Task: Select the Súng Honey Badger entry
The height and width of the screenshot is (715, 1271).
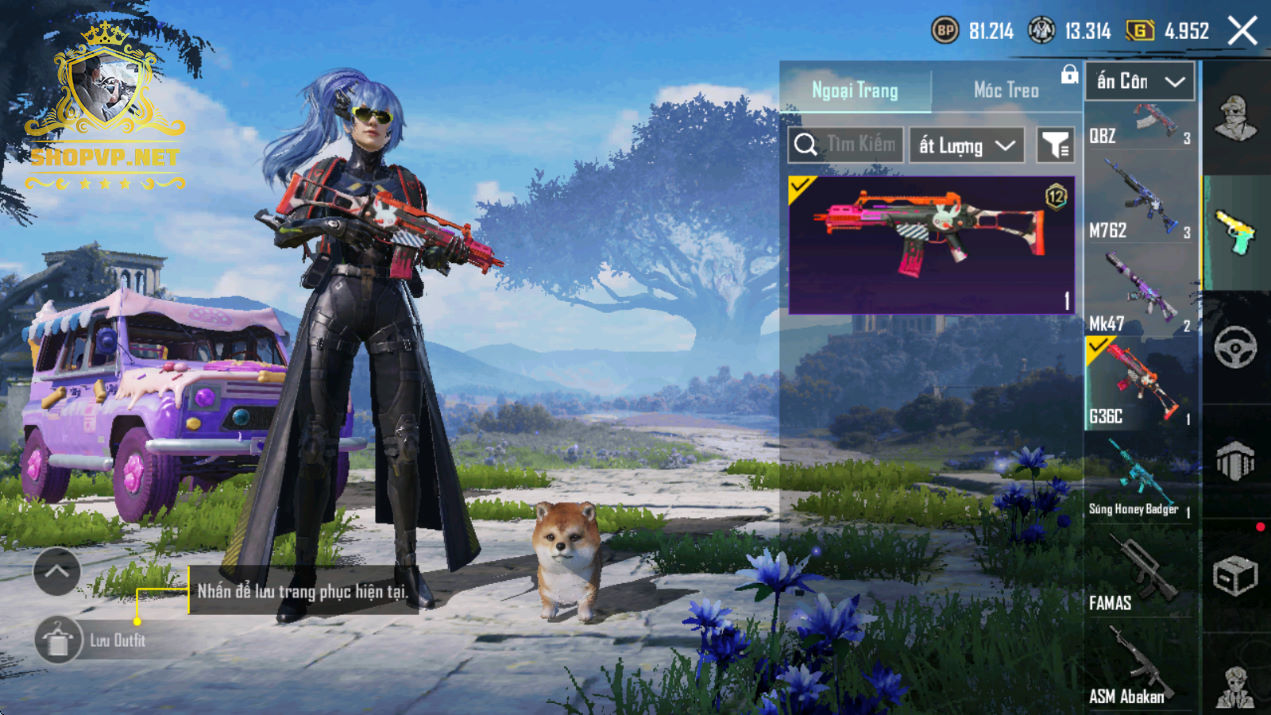Action: pyautogui.click(x=1140, y=478)
